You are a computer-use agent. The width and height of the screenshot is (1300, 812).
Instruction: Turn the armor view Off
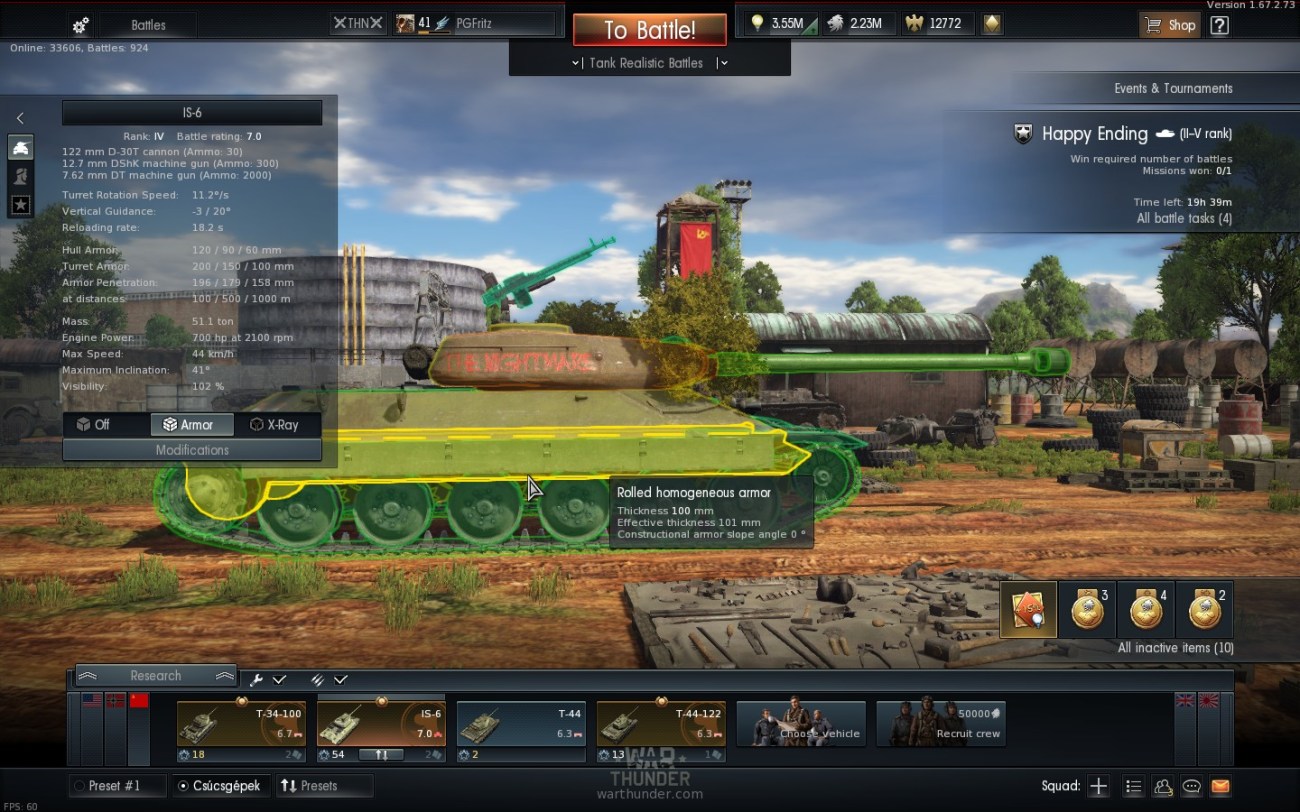click(94, 425)
